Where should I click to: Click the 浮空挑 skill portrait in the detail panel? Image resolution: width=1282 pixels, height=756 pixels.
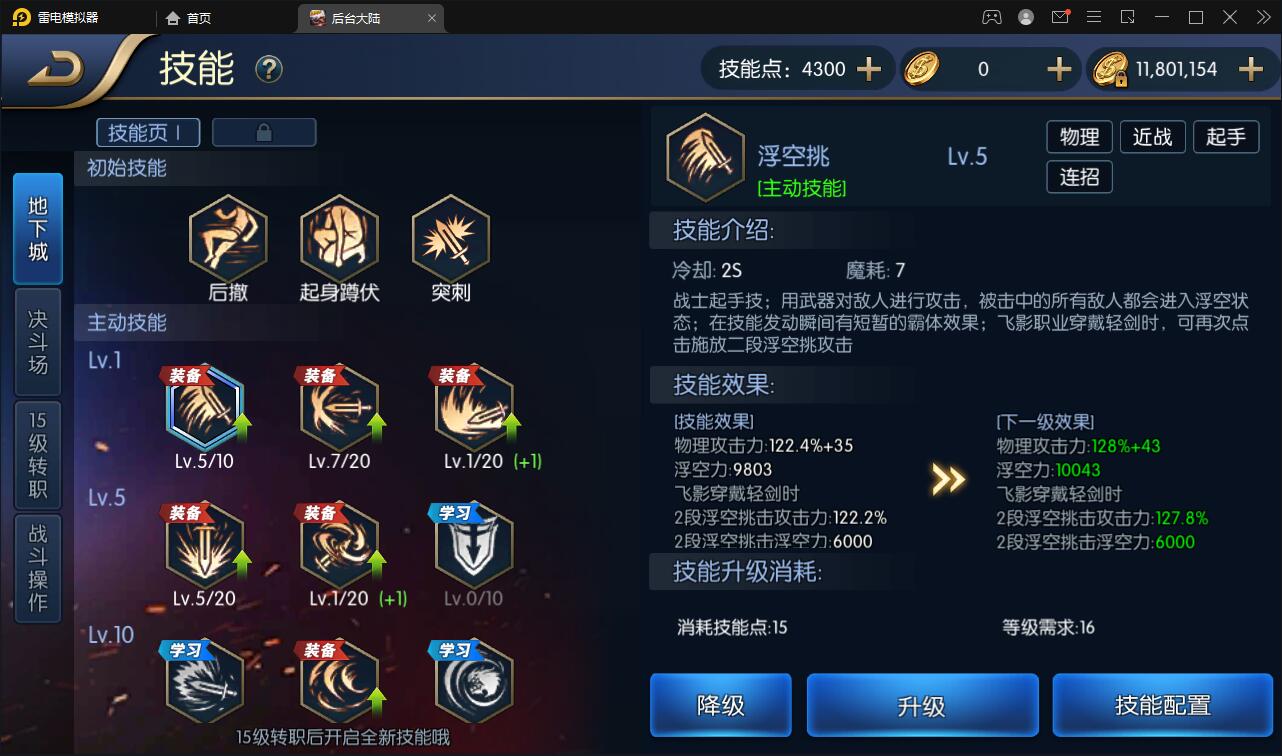click(x=705, y=157)
